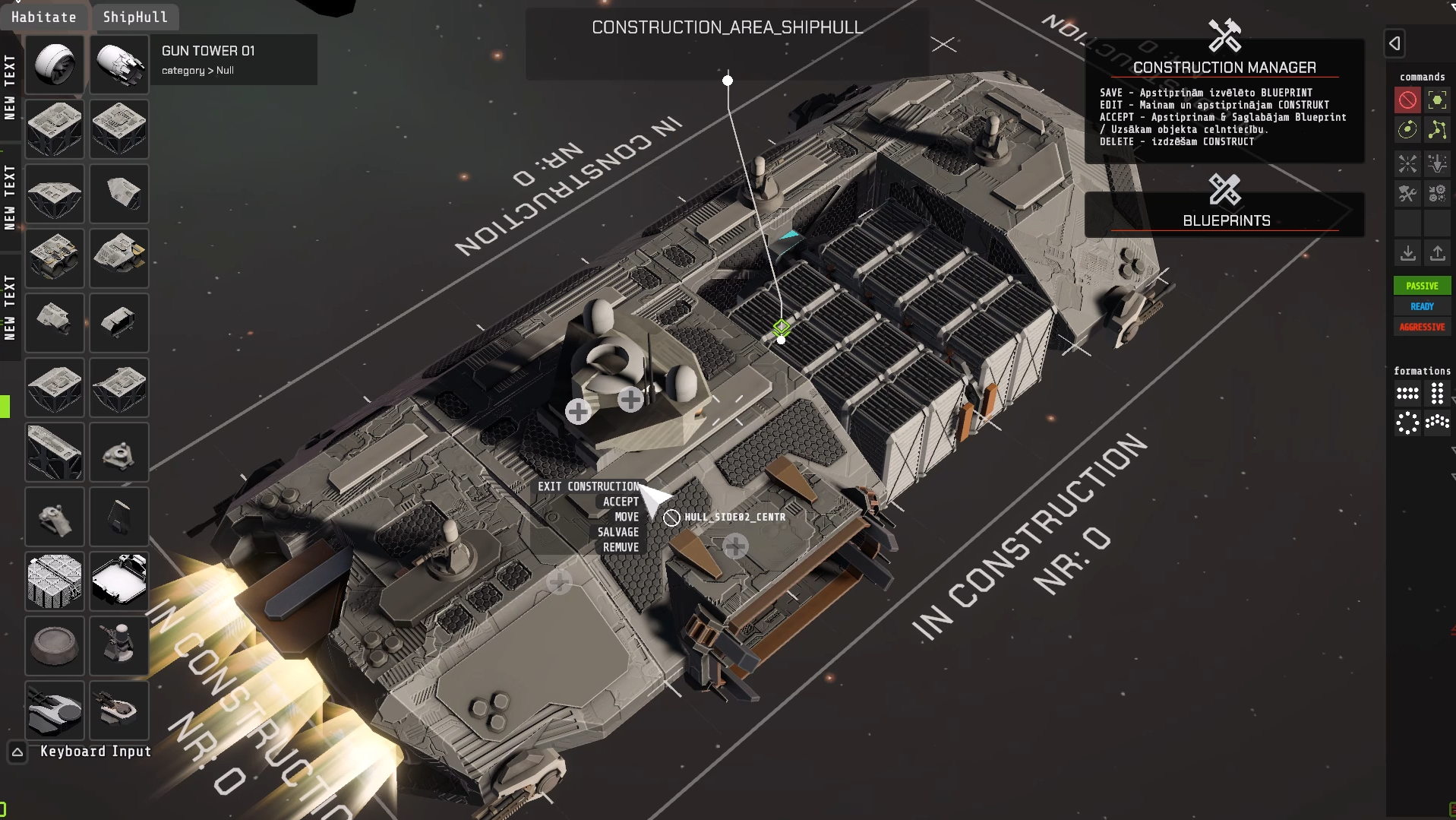Select the circle formation icon

(1407, 423)
